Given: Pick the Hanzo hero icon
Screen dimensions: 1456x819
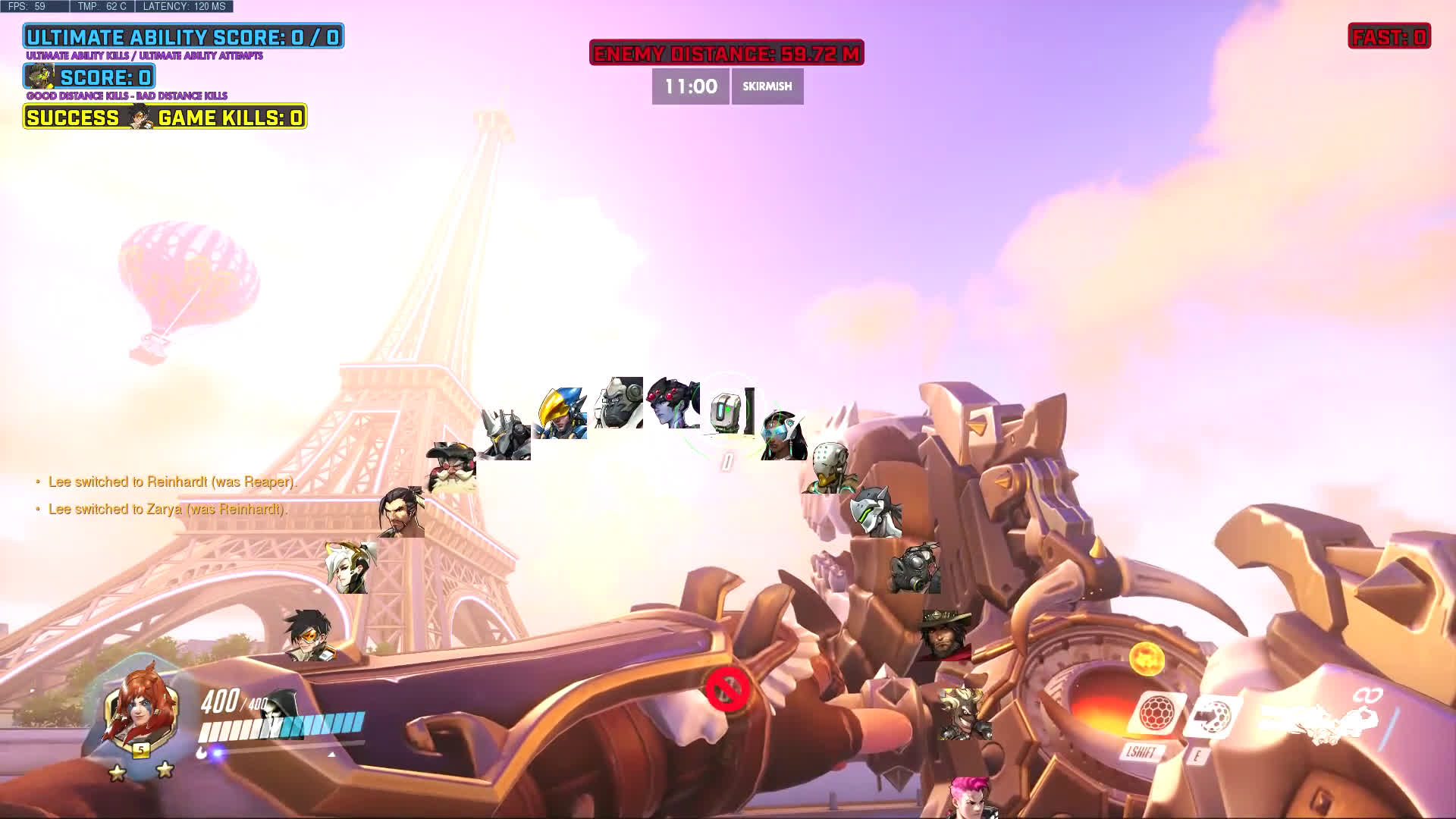Looking at the screenshot, I should (401, 512).
